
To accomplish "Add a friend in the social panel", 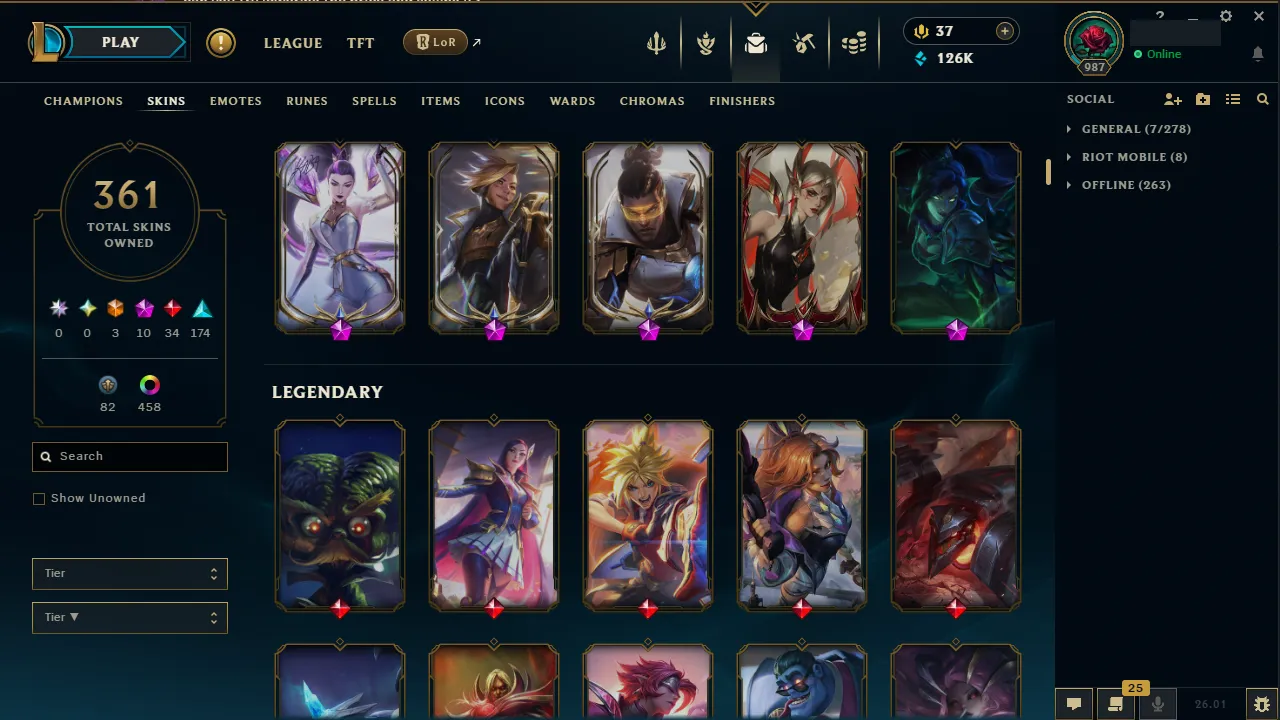I will click(1172, 99).
